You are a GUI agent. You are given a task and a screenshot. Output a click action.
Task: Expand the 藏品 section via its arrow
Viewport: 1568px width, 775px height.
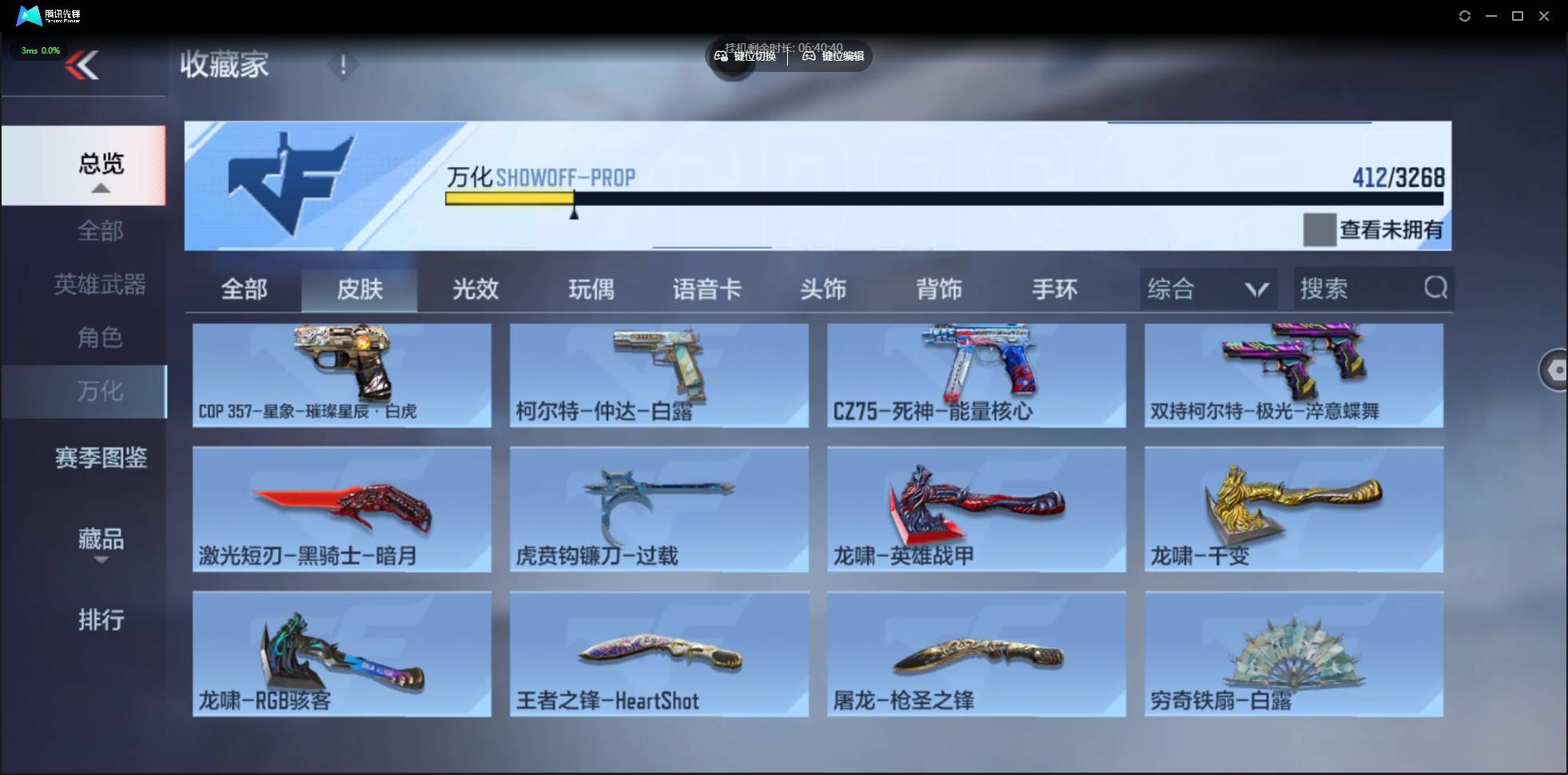click(101, 562)
